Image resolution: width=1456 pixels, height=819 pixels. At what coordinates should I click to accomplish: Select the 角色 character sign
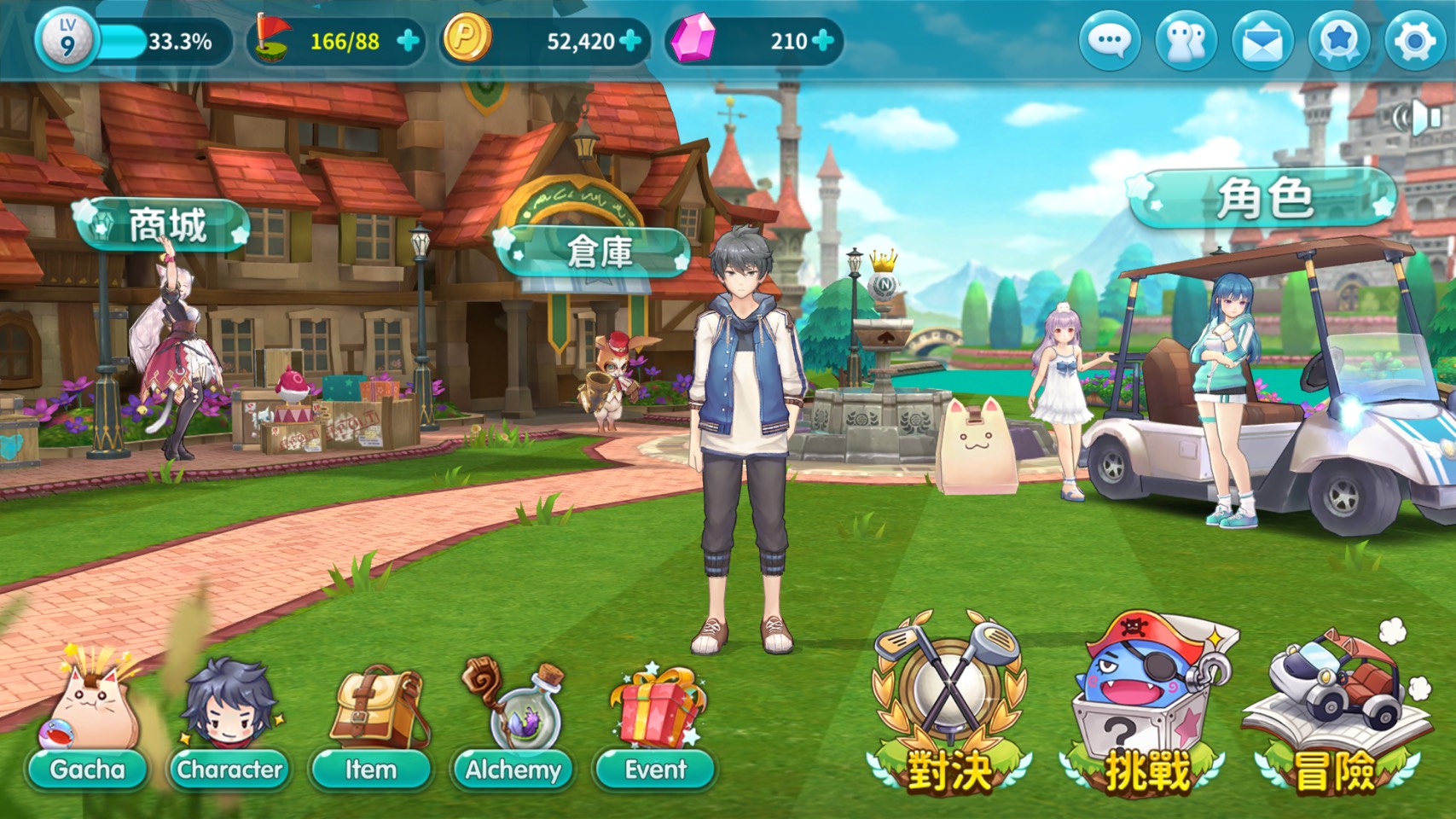1265,198
